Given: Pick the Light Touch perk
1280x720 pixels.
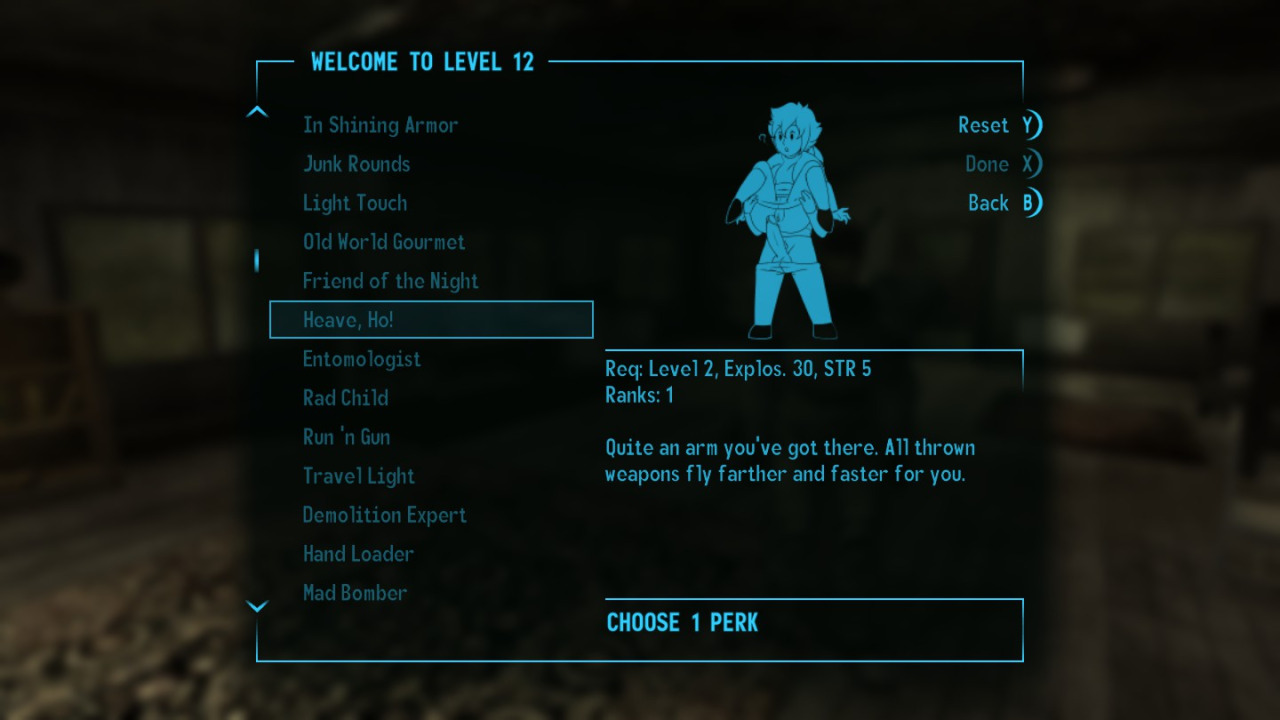Looking at the screenshot, I should coord(355,203).
